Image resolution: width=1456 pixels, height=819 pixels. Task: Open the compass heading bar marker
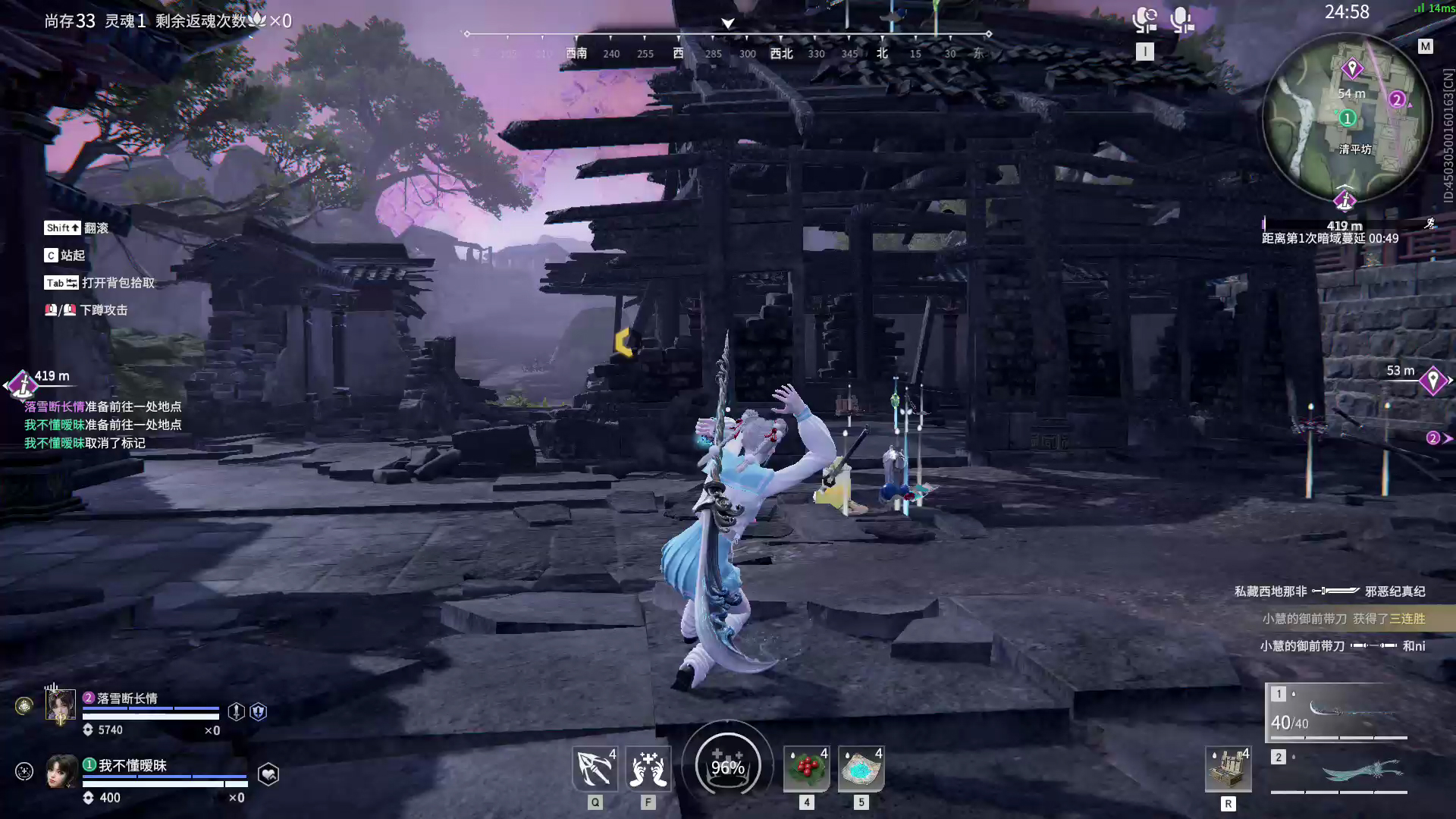726,24
